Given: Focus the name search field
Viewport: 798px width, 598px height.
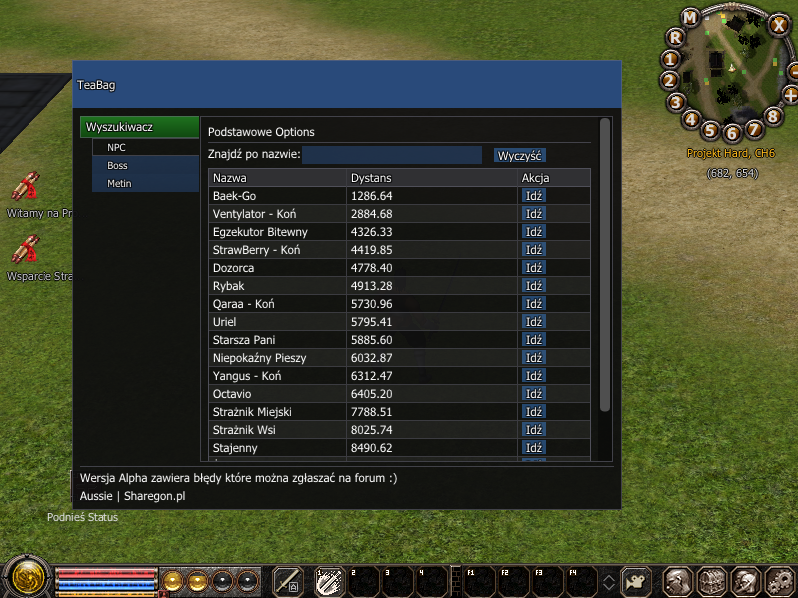Looking at the screenshot, I should [x=392, y=155].
